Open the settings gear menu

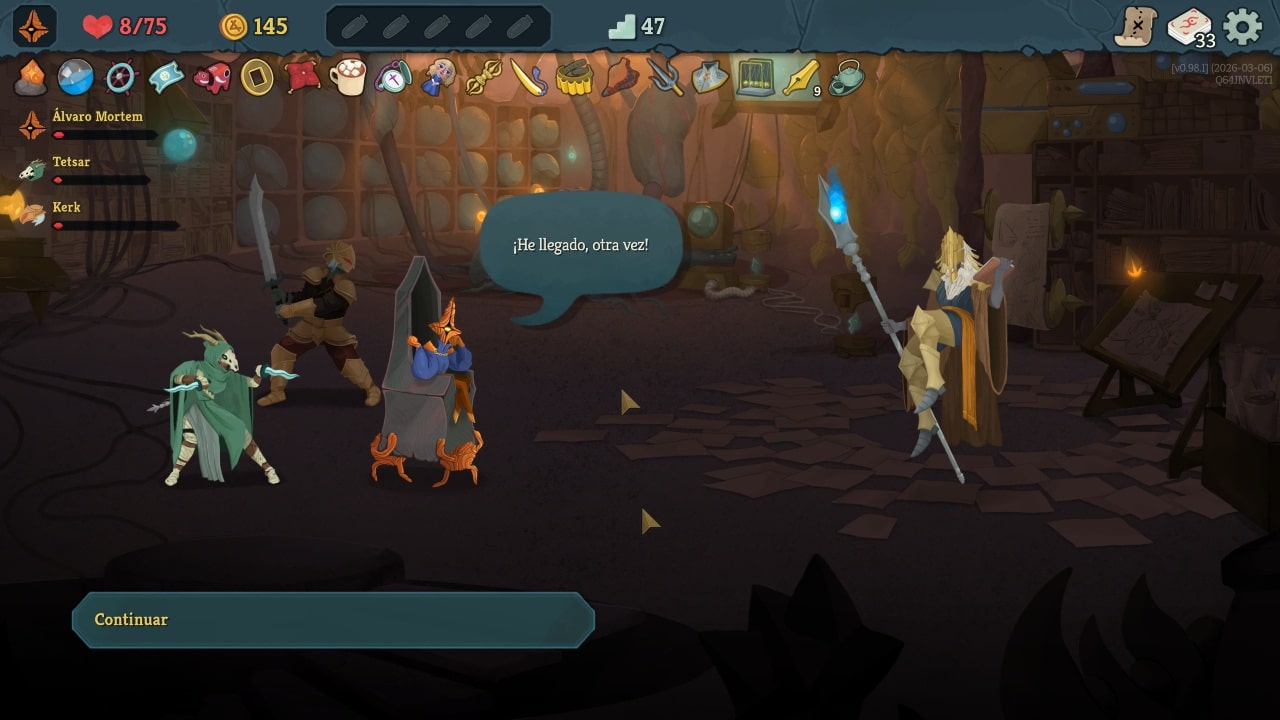point(1242,27)
